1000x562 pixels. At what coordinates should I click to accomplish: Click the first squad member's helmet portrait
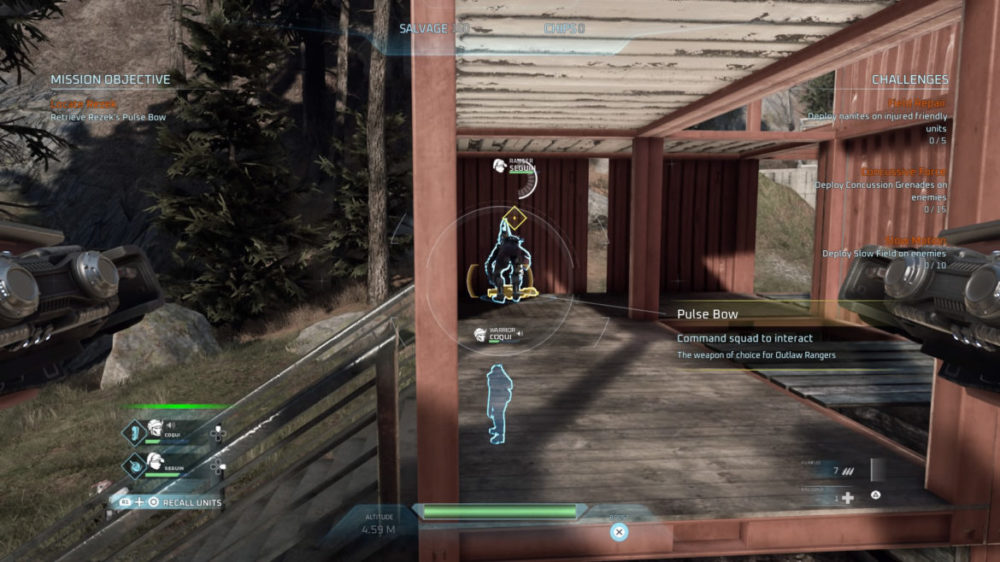tap(155, 430)
